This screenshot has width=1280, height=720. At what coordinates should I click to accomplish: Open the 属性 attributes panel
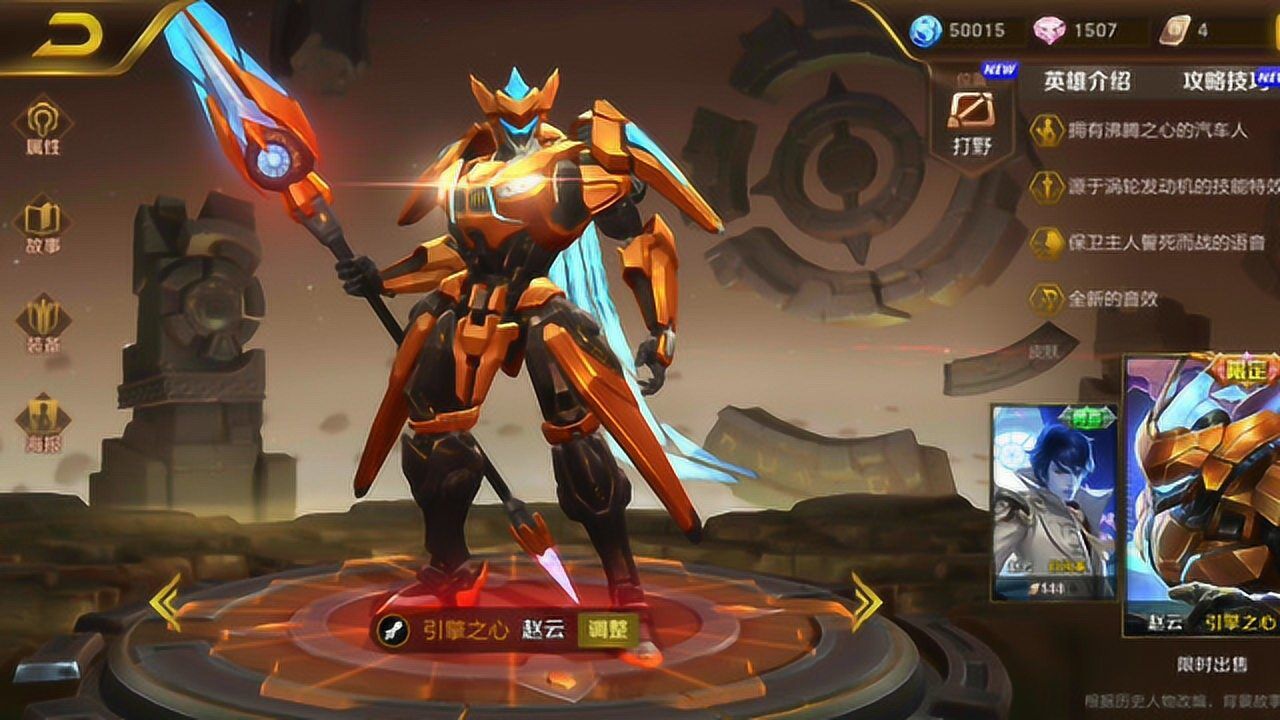[42, 125]
